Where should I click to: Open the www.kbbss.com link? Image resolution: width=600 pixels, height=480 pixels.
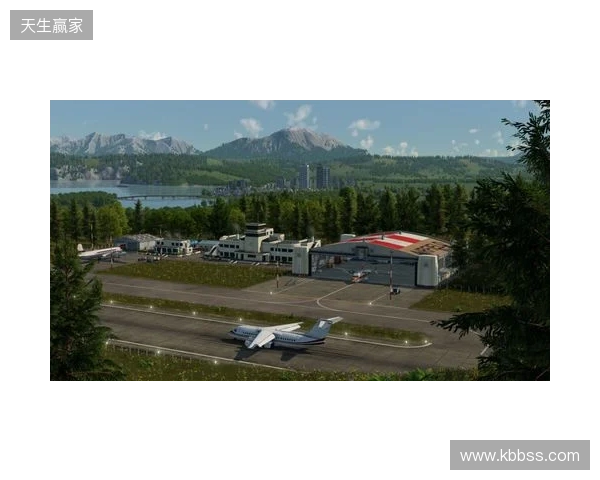coord(519,456)
